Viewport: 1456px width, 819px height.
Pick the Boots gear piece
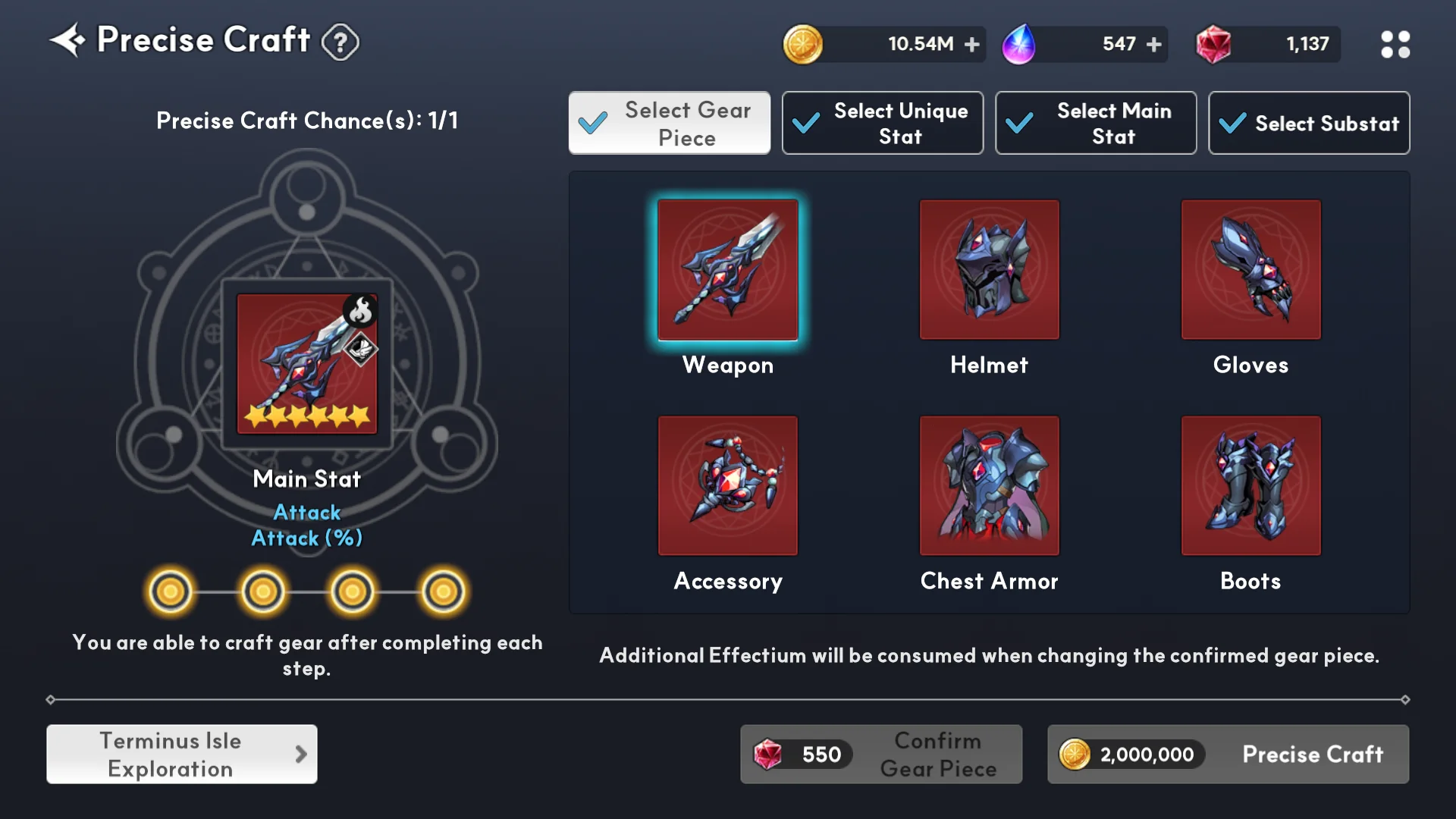pyautogui.click(x=1250, y=486)
